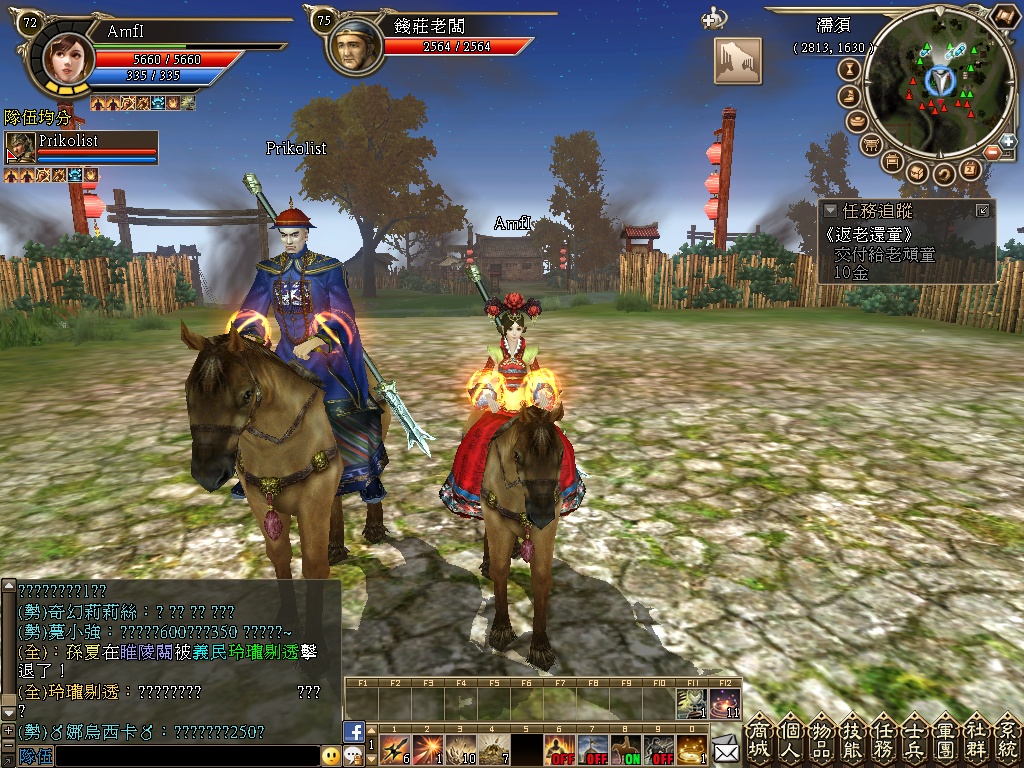Zoom out the minimap with minus button
The height and width of the screenshot is (768, 1024).
tap(992, 153)
